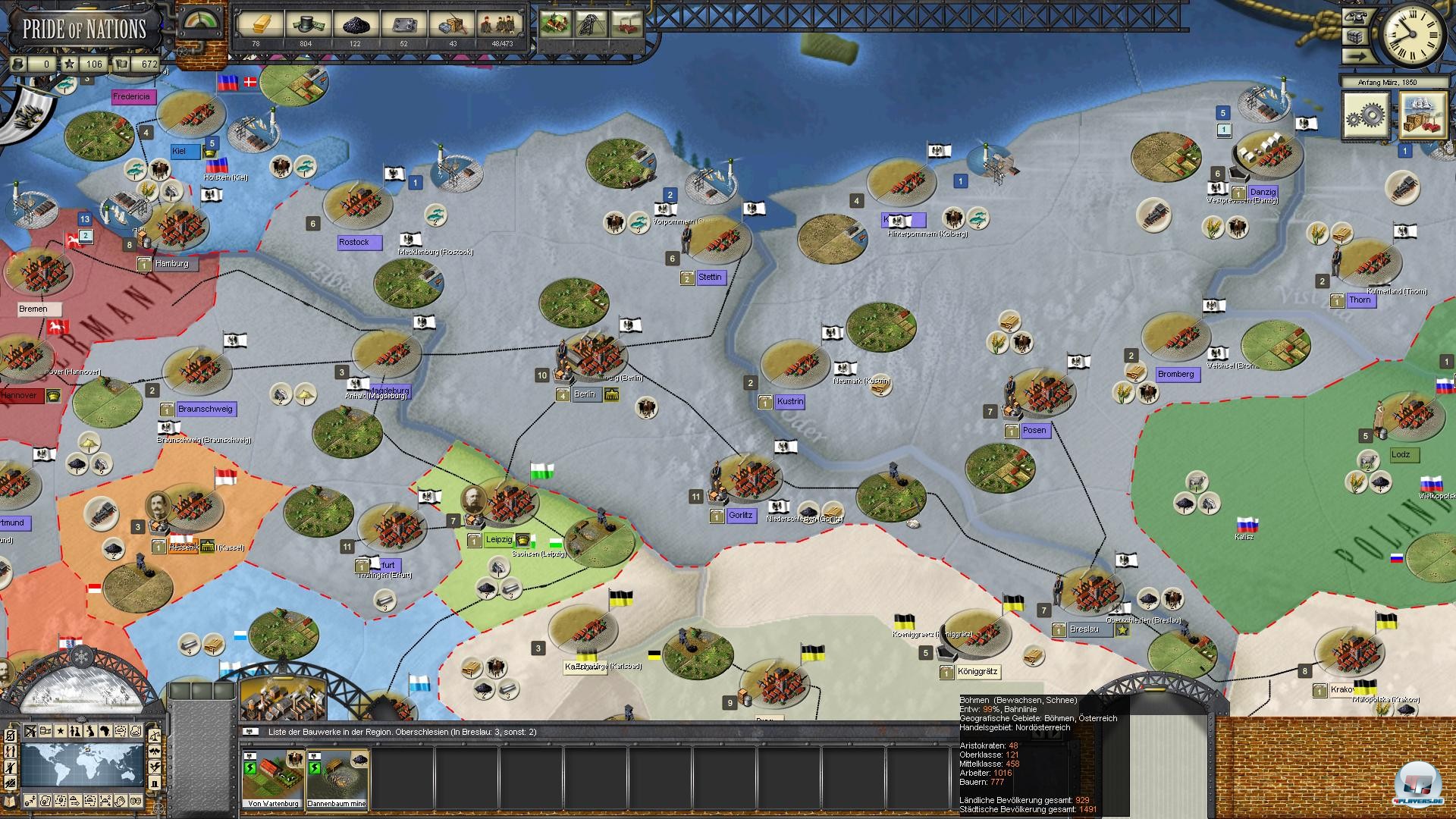This screenshot has width=1456, height=819.
Task: Open the red factory construction button
Action: pos(628,24)
